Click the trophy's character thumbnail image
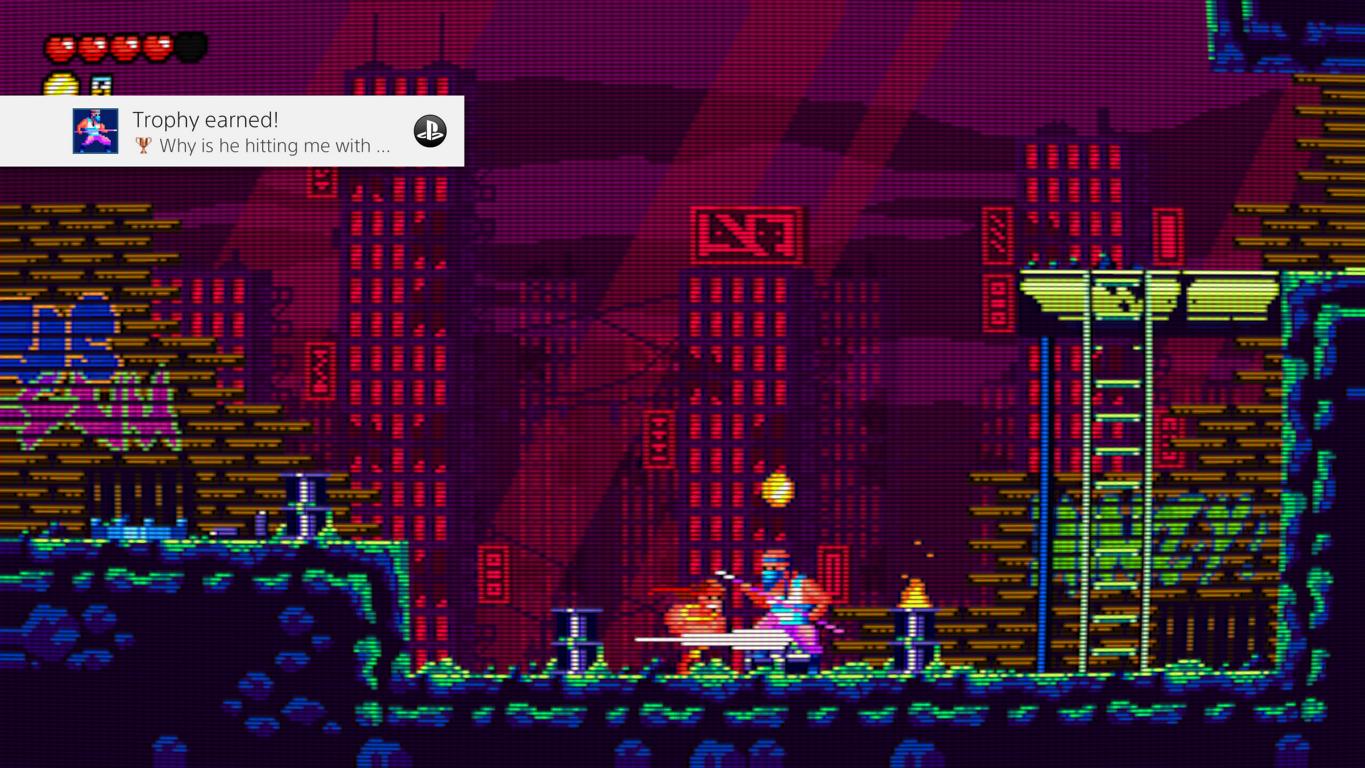Viewport: 1365px width, 768px height. pyautogui.click(x=95, y=131)
